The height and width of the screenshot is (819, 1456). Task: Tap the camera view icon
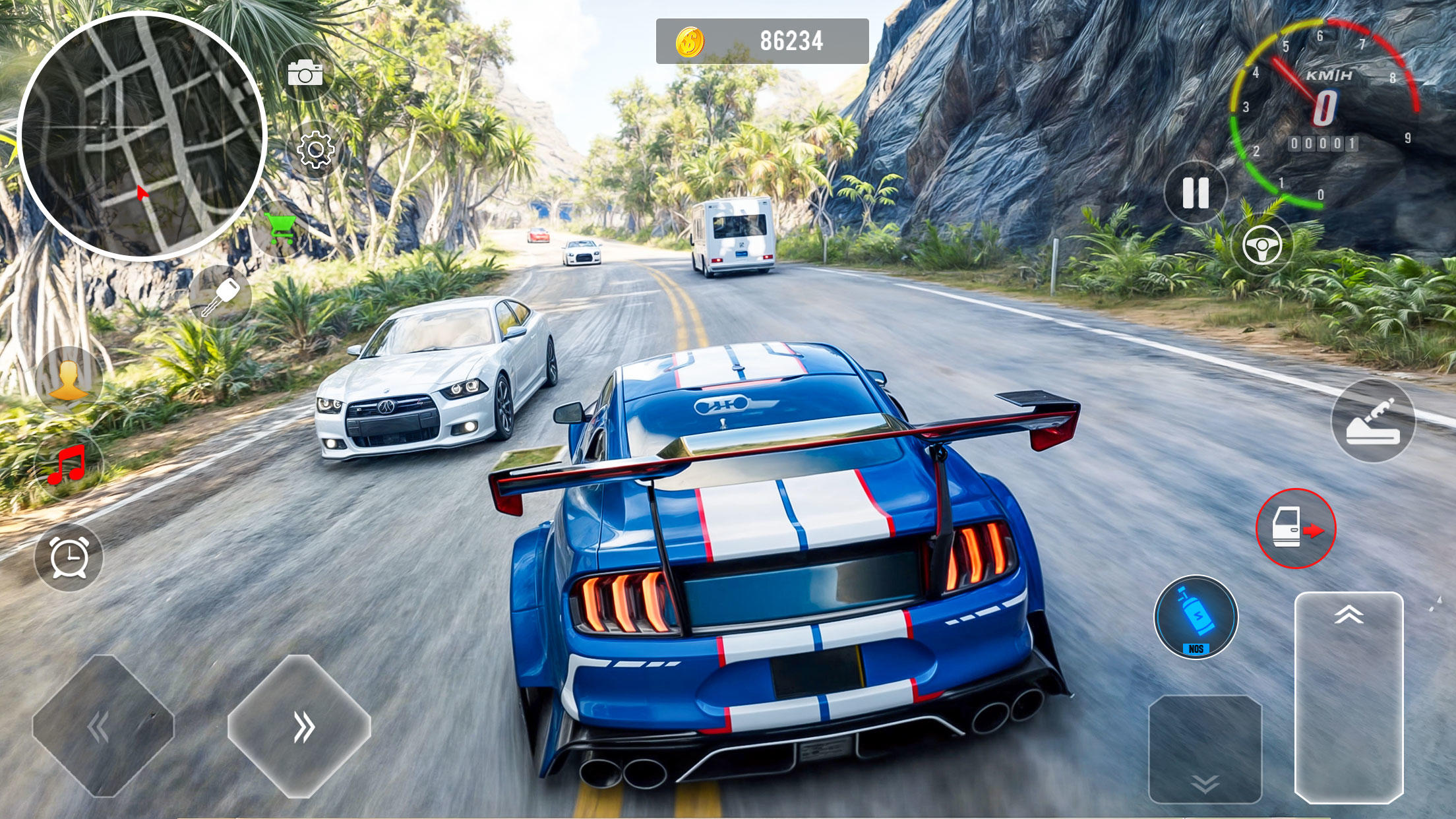point(305,73)
